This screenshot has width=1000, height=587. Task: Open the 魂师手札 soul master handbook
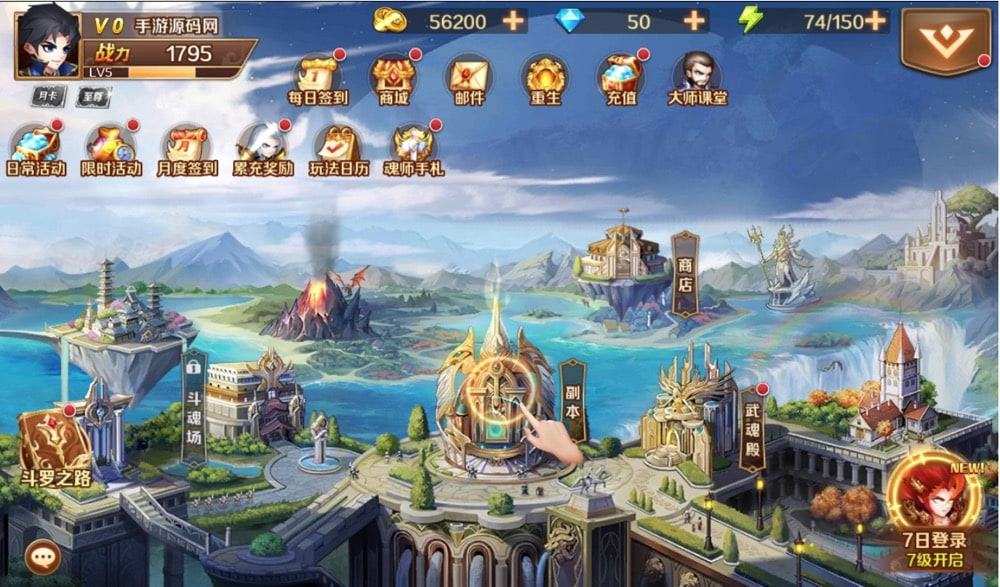[414, 148]
